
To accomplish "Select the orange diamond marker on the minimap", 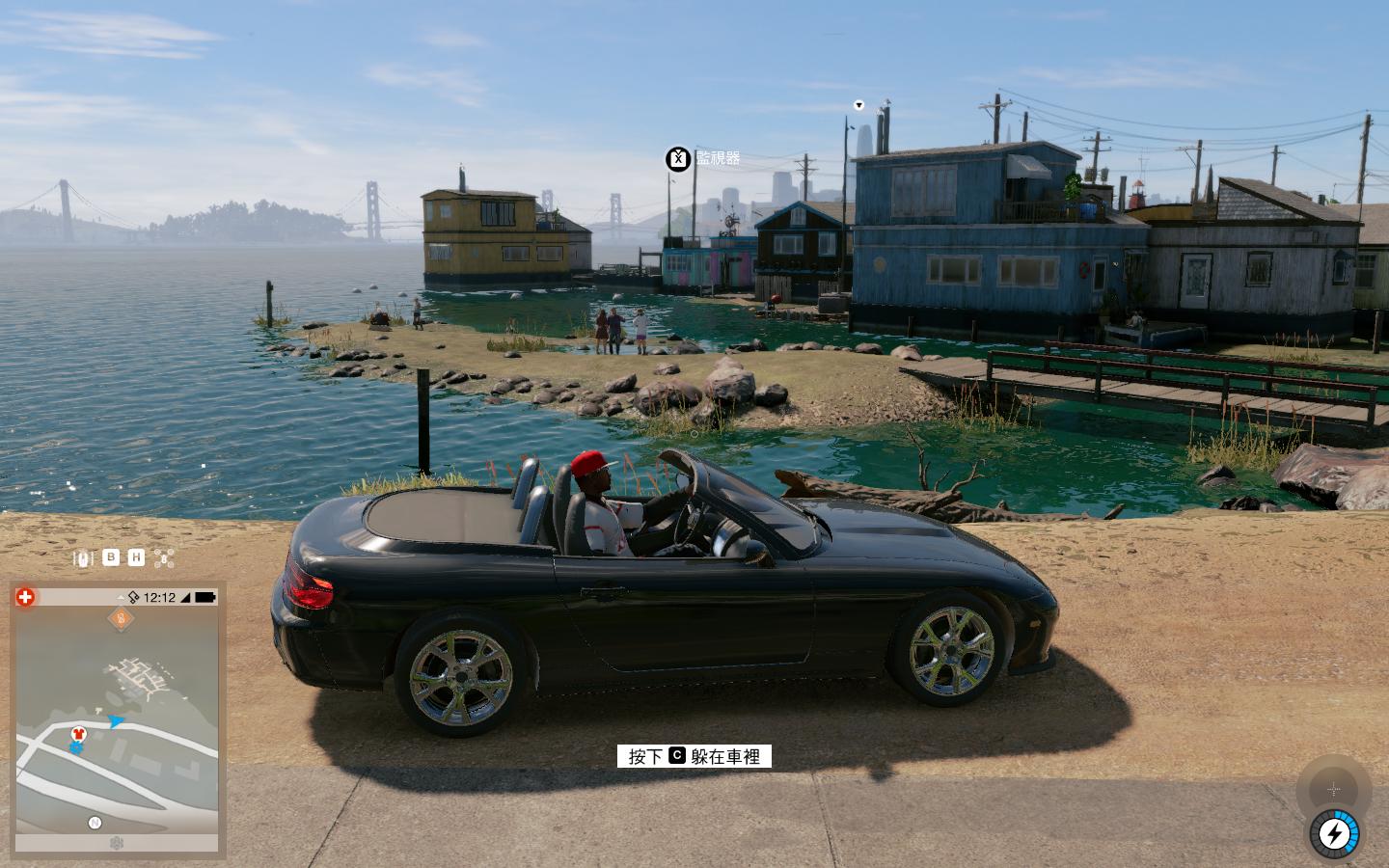I will point(121,619).
